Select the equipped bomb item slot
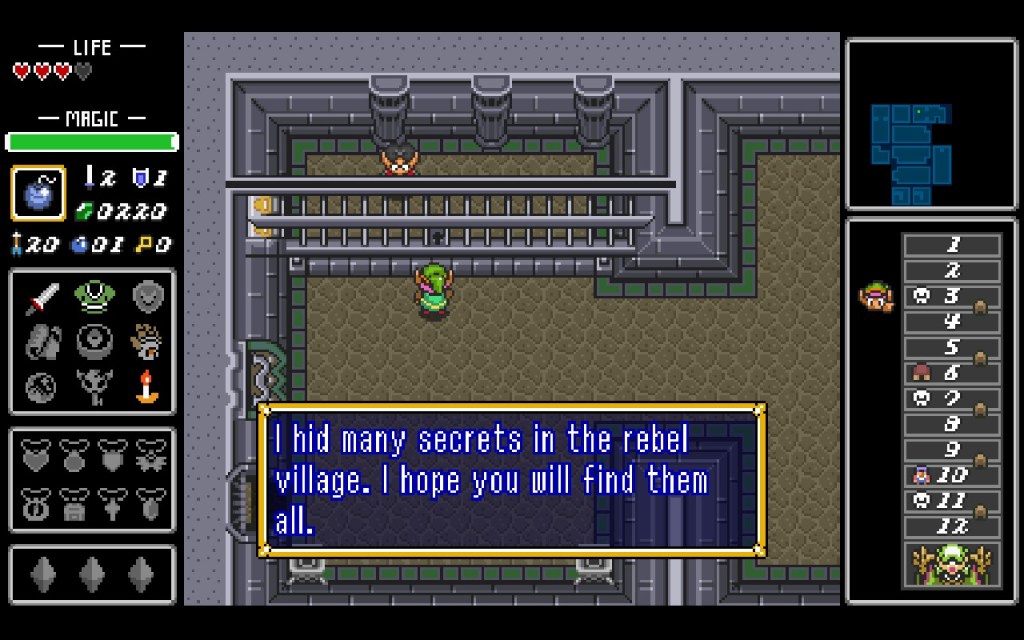The height and width of the screenshot is (640, 1024). [38, 193]
